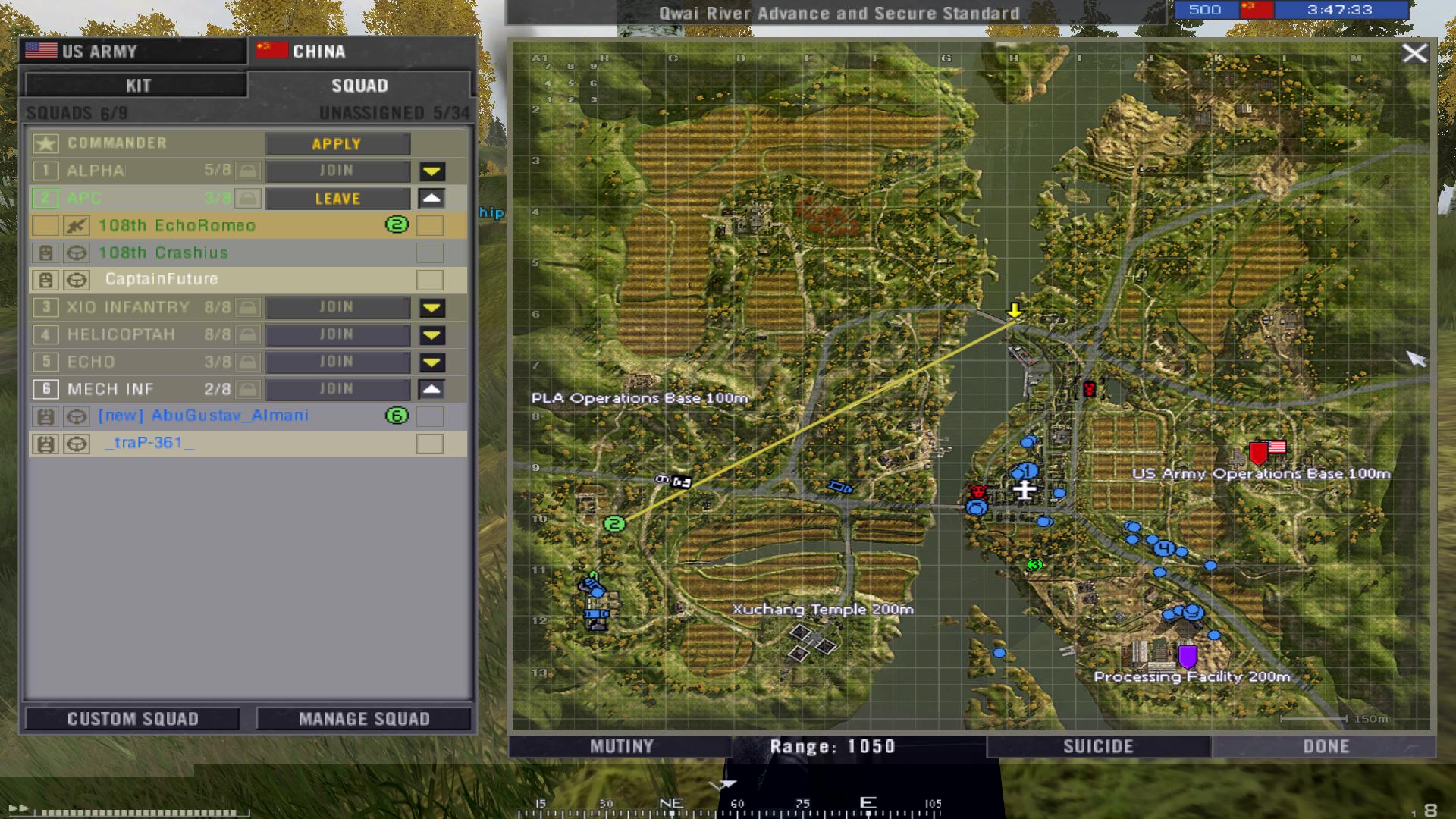The height and width of the screenshot is (819, 1456).
Task: Open the CUSTOM SQUAD creator
Action: tap(133, 719)
